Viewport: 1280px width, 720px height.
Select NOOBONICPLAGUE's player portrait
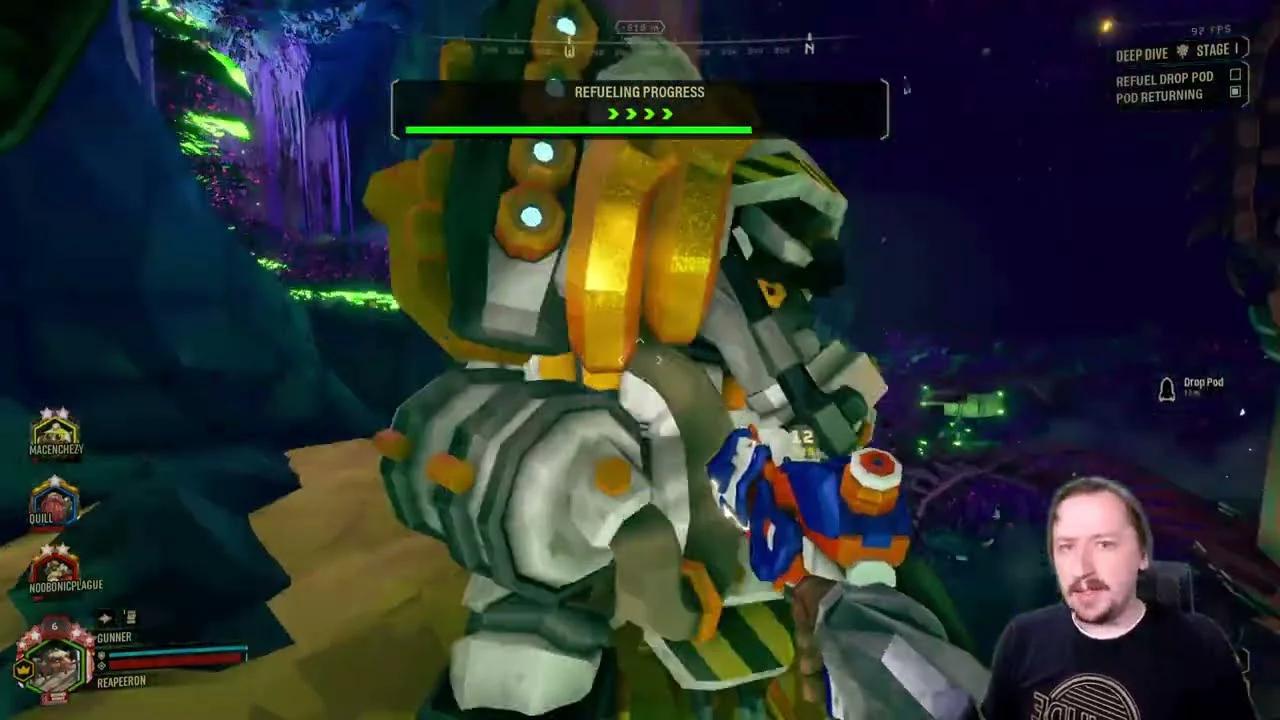click(55, 567)
